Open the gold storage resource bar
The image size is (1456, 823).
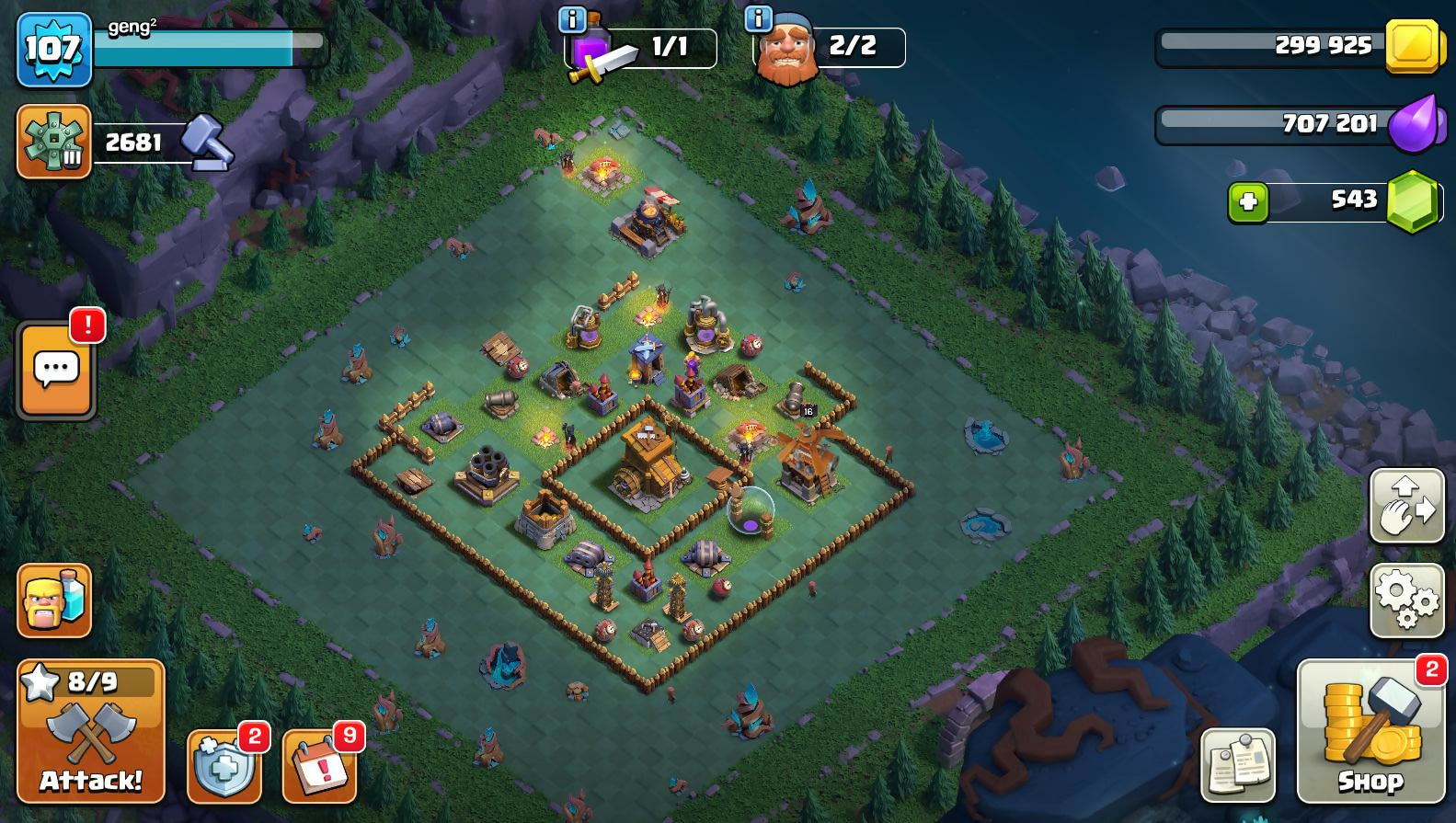(1297, 45)
